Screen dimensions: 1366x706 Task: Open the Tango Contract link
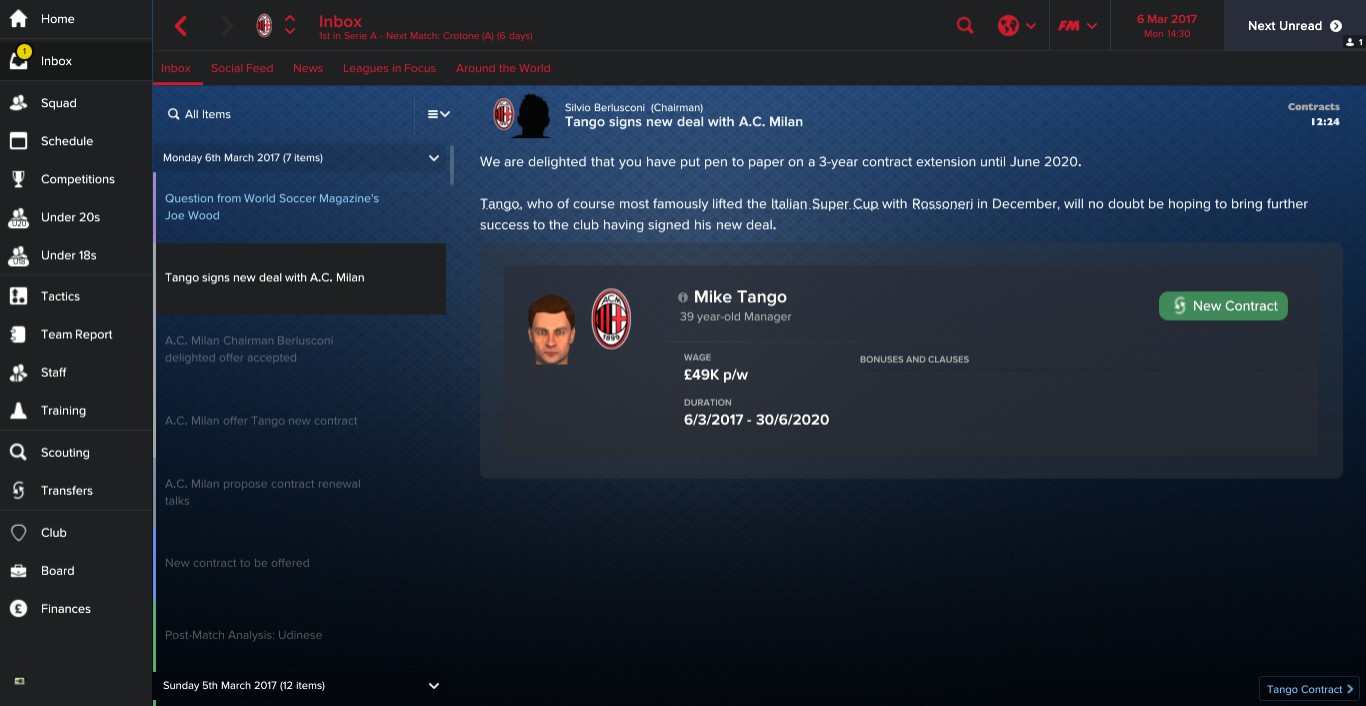pos(1309,689)
